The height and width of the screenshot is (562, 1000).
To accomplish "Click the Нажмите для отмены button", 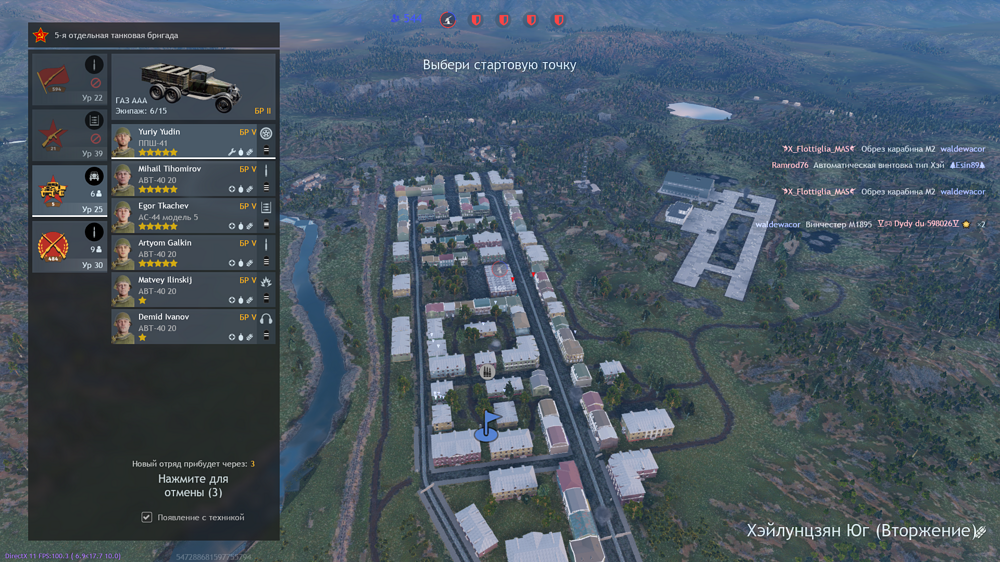I will (193, 486).
